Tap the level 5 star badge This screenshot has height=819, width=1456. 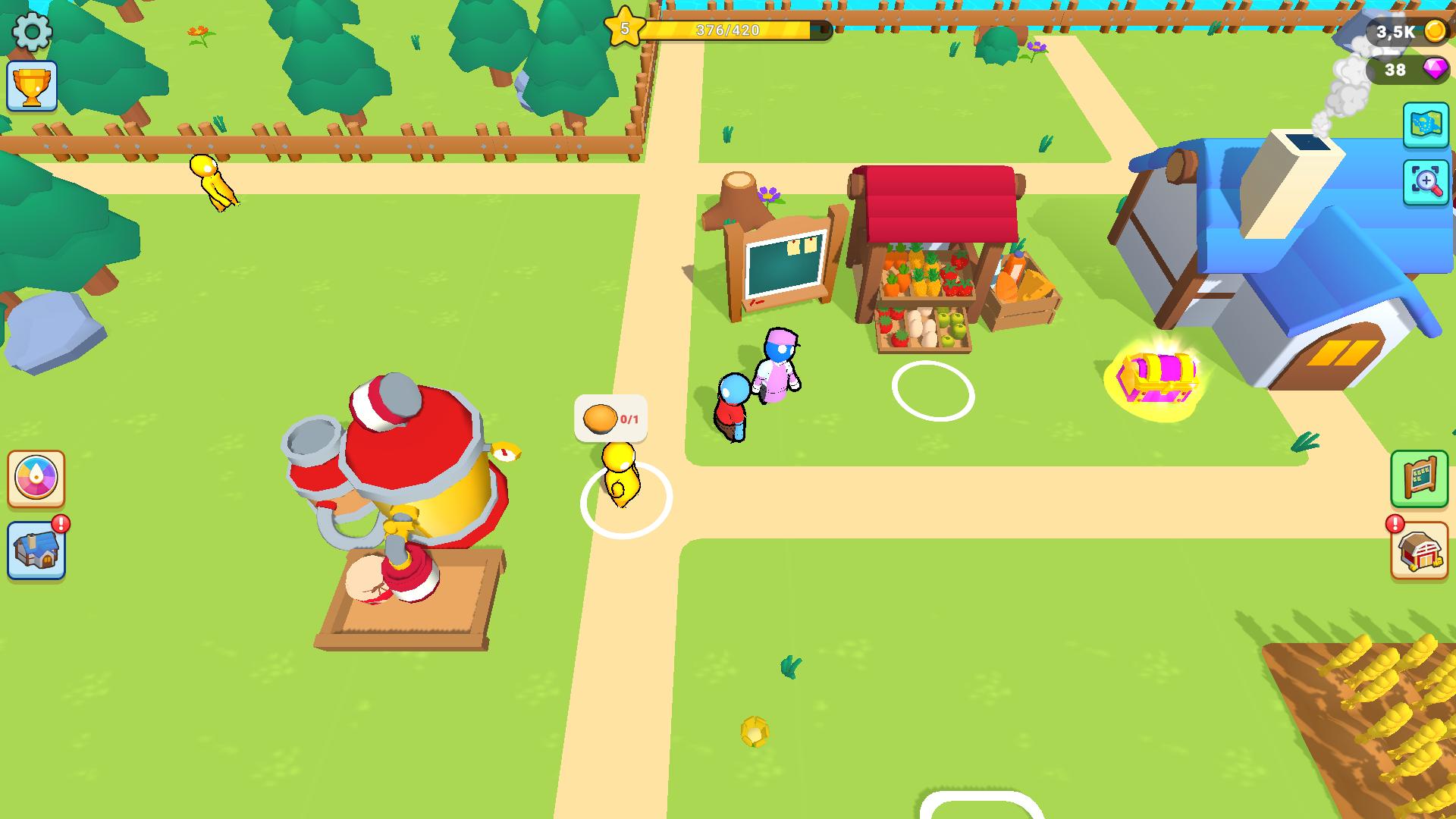point(625,28)
